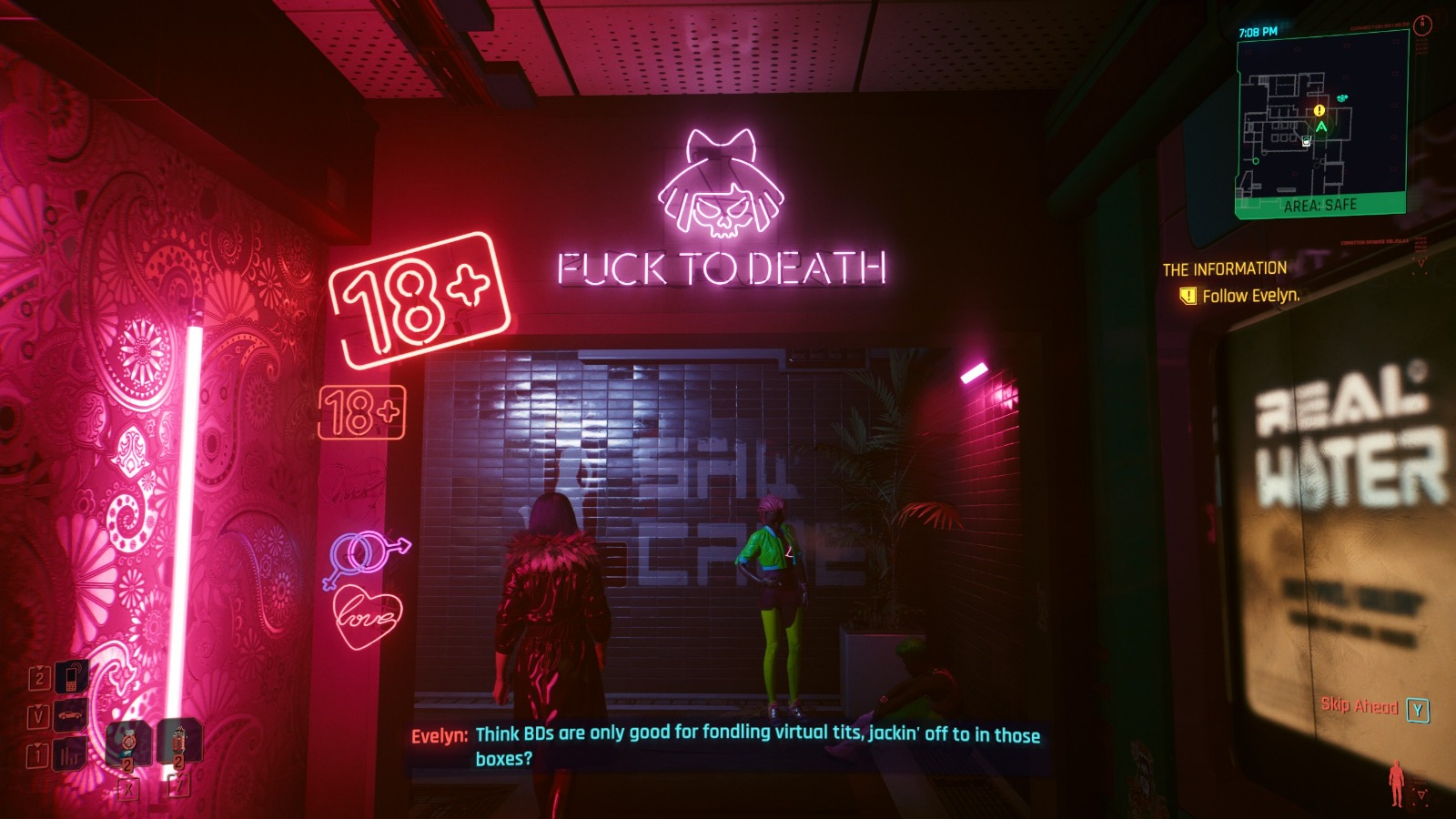
Task: Click the red character stance silhouette
Action: coord(1396,784)
